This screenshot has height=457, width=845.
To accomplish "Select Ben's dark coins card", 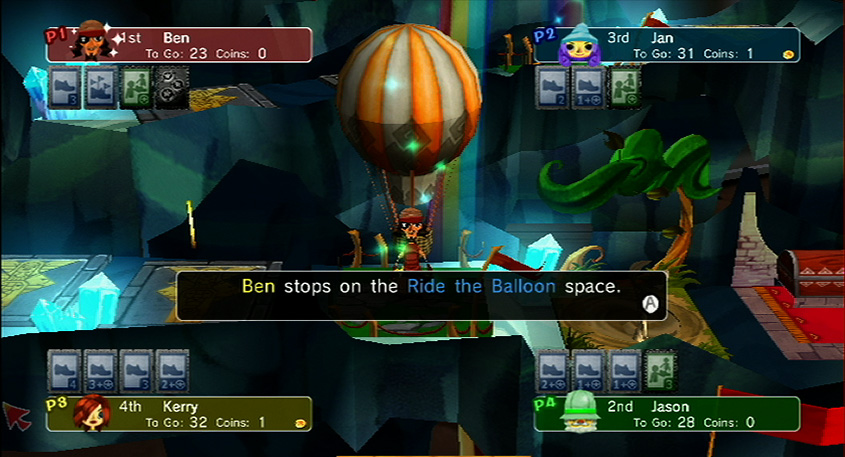I will (171, 85).
